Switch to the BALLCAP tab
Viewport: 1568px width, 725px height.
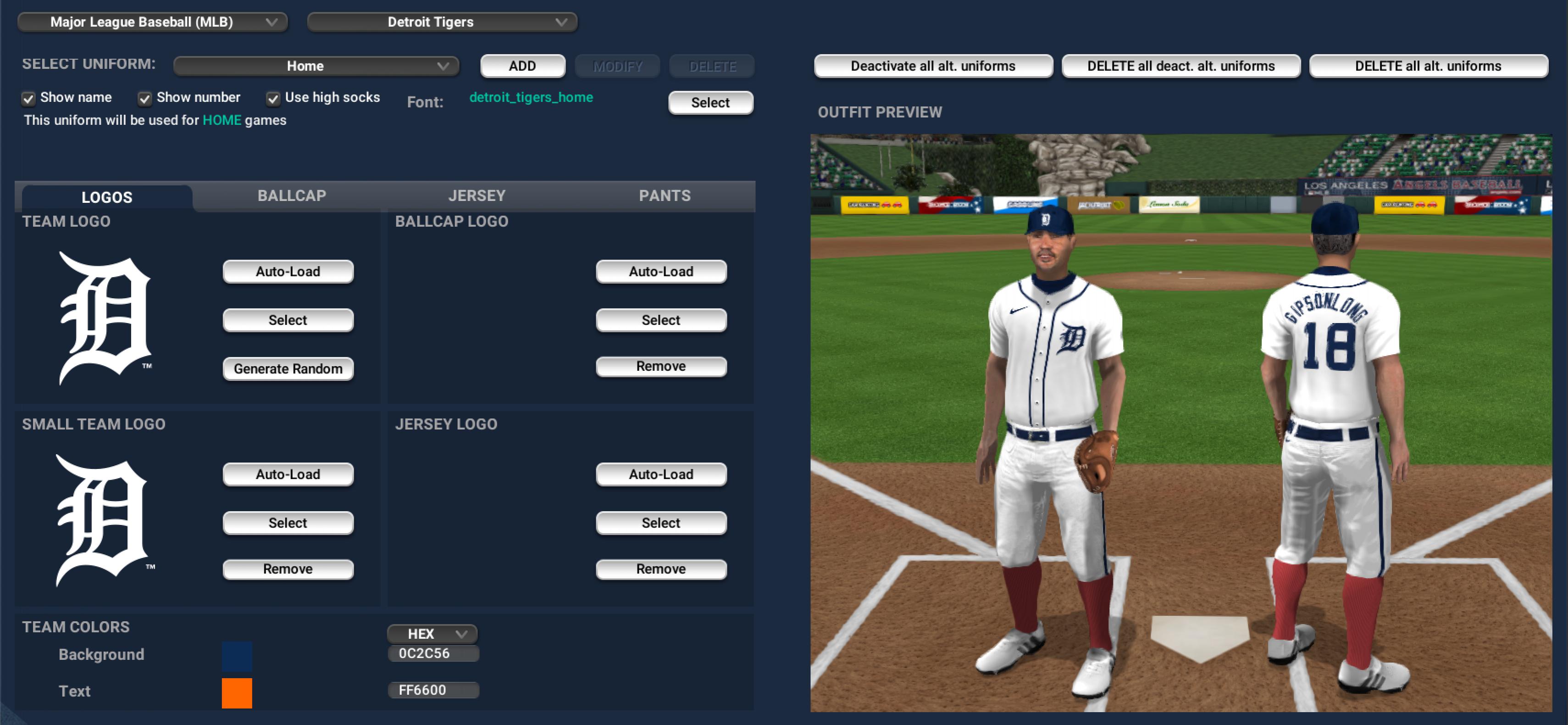point(292,195)
